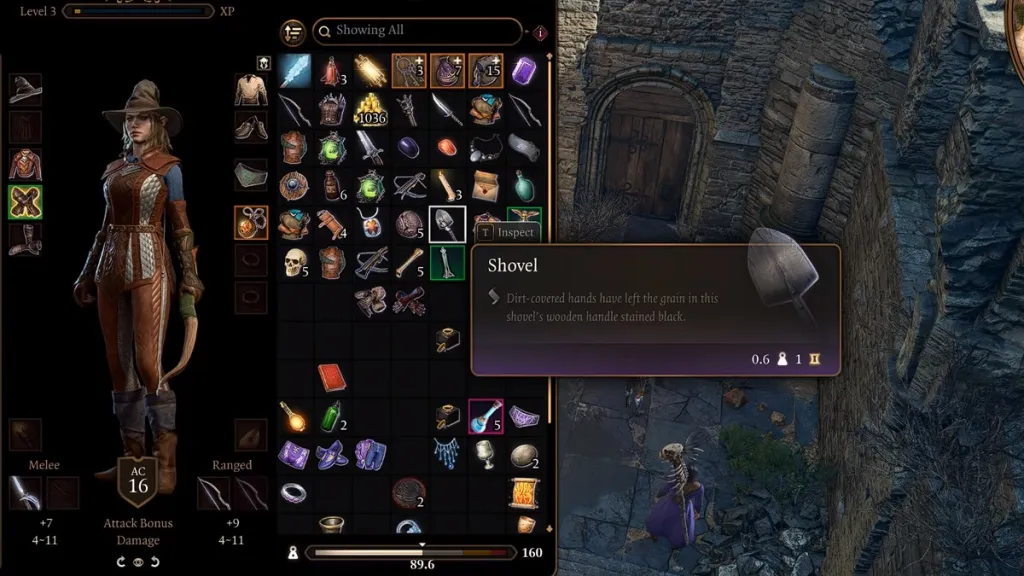The height and width of the screenshot is (576, 1024).
Task: Choose the silver goblet item
Action: point(486,453)
